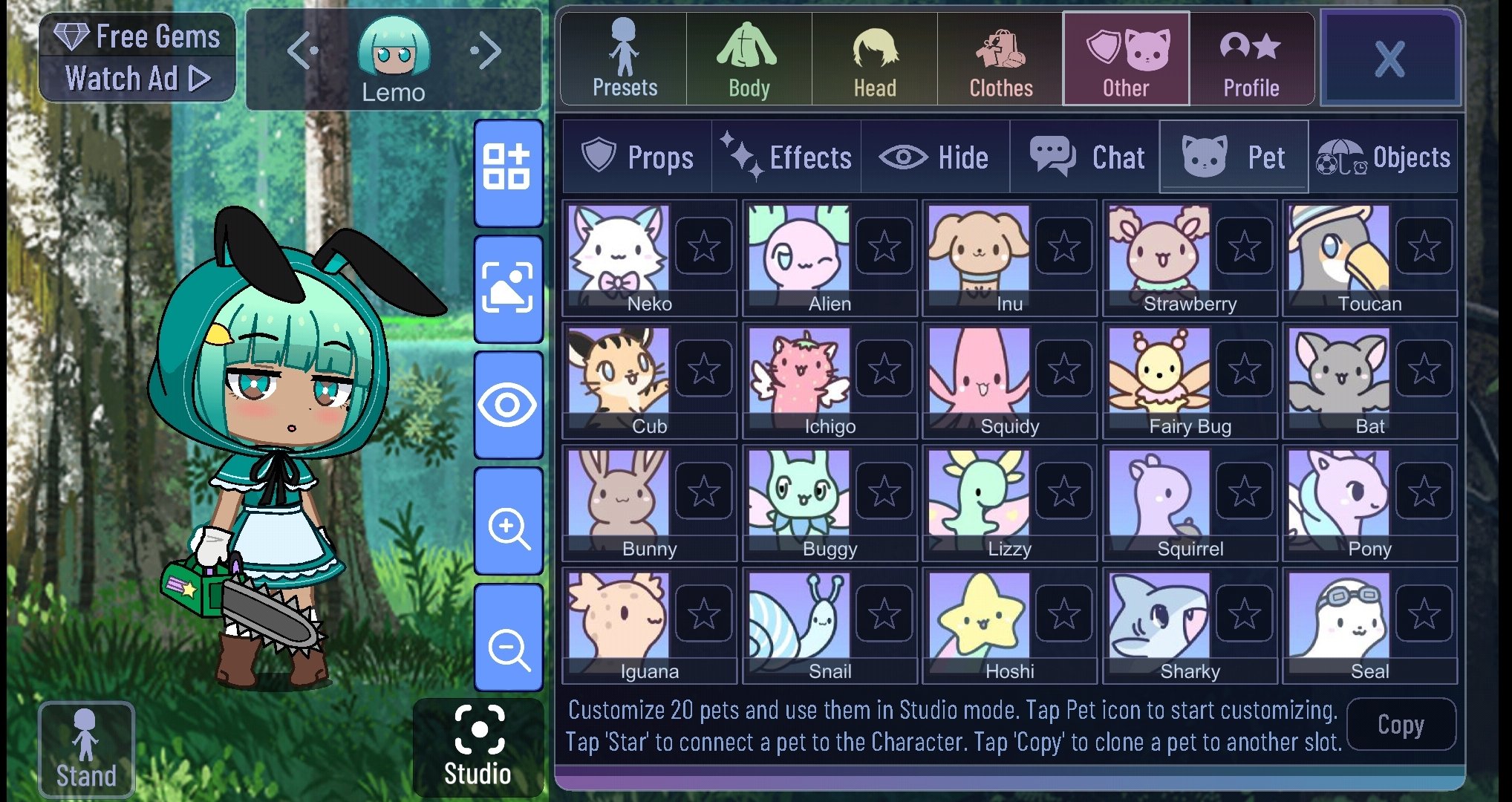Switch to the Clothes tab
This screenshot has height=802, width=1512.
[1000, 59]
